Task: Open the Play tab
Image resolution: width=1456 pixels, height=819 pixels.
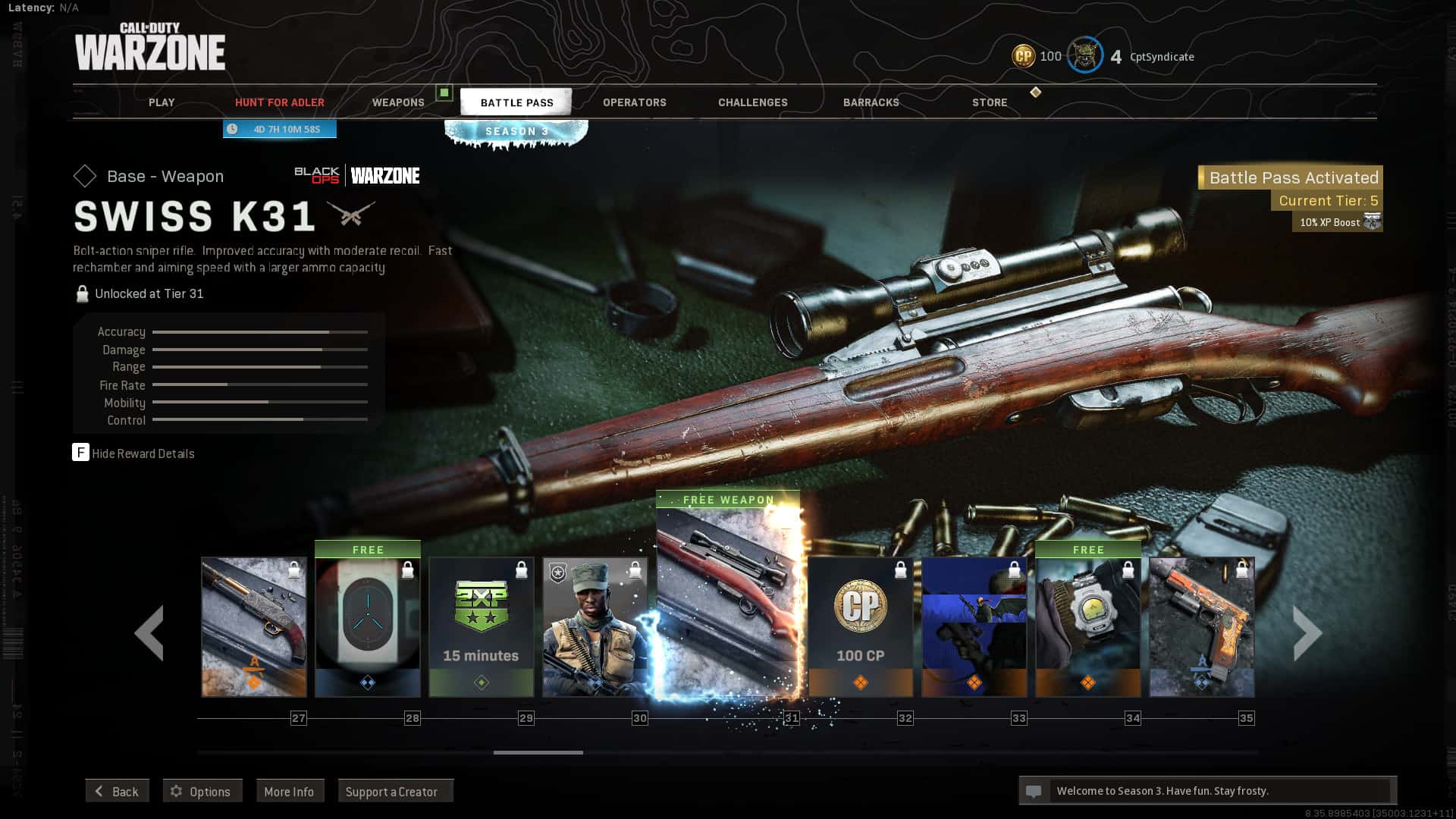Action: 162,102
